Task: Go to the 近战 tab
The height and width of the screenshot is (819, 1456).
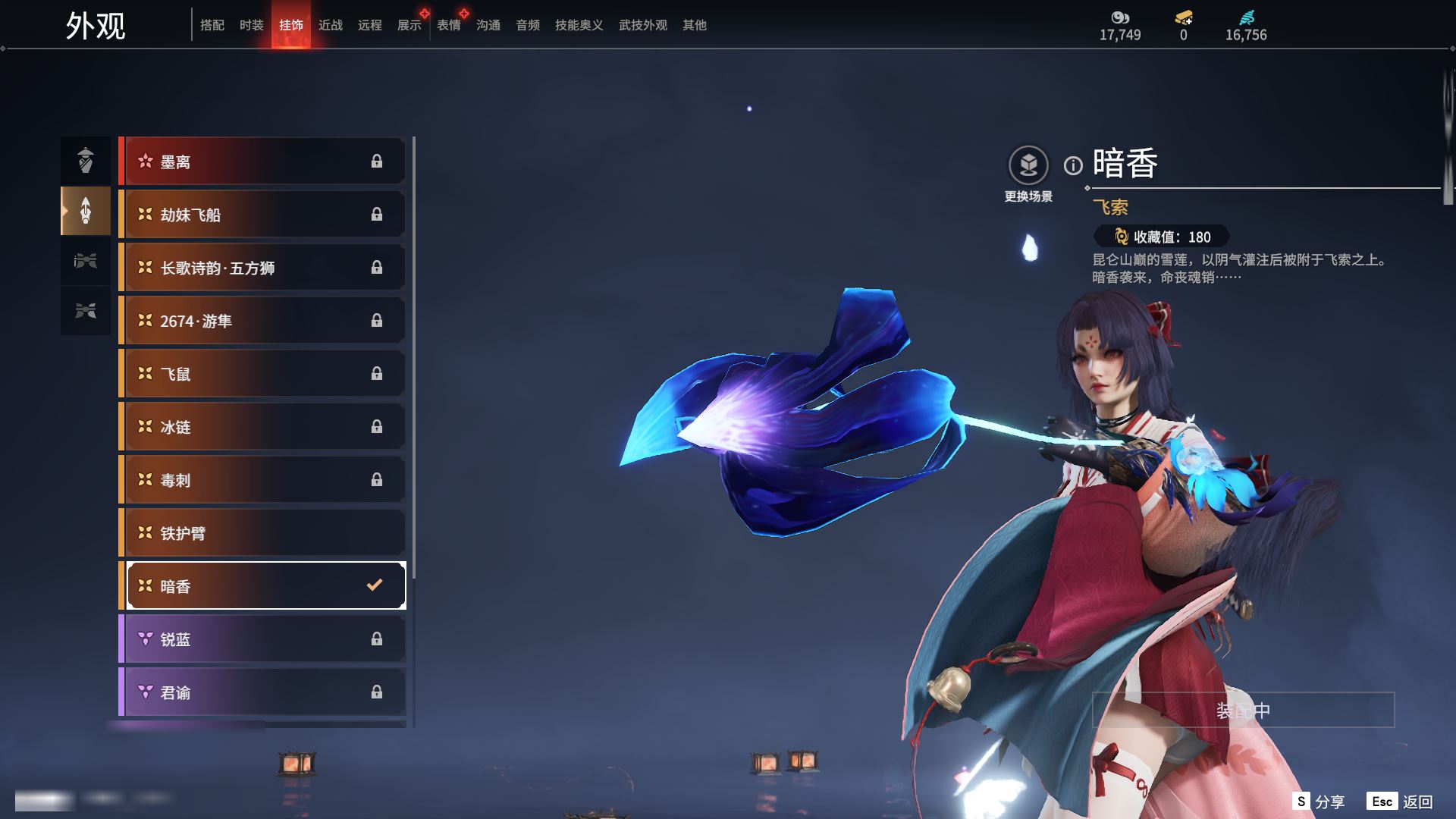Action: pos(330,25)
